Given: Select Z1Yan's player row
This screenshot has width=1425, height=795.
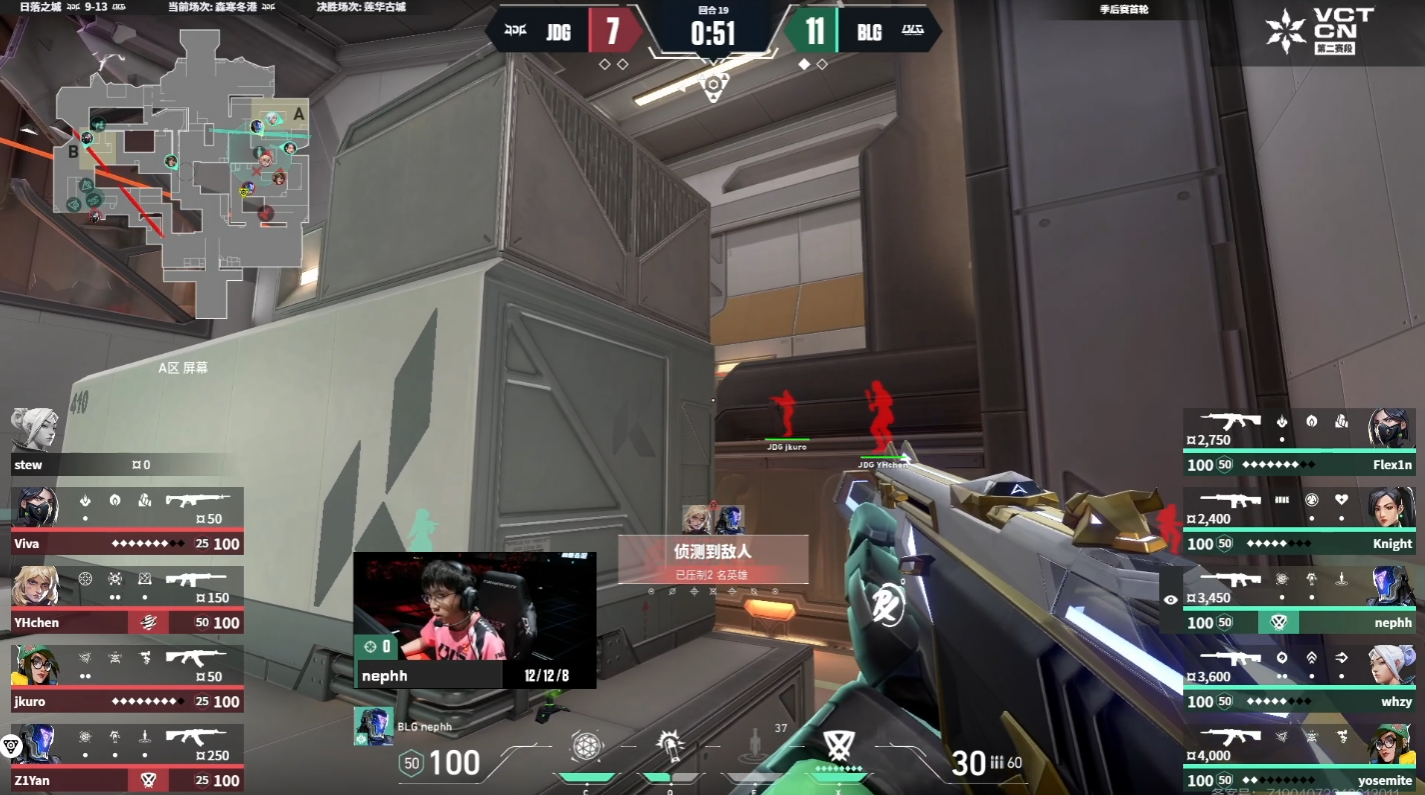Looking at the screenshot, I should (x=128, y=758).
